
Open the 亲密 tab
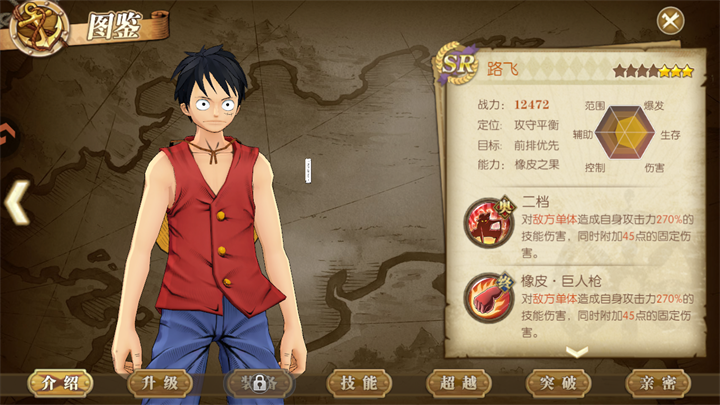(x=657, y=383)
